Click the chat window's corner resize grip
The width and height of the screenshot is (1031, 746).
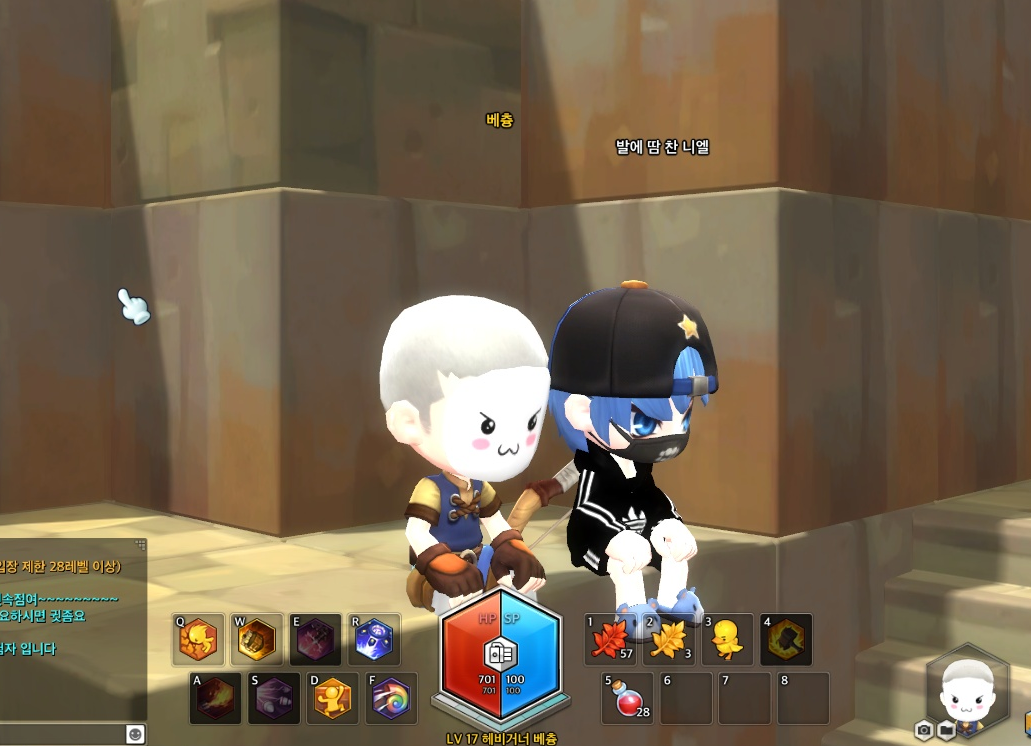[141, 544]
